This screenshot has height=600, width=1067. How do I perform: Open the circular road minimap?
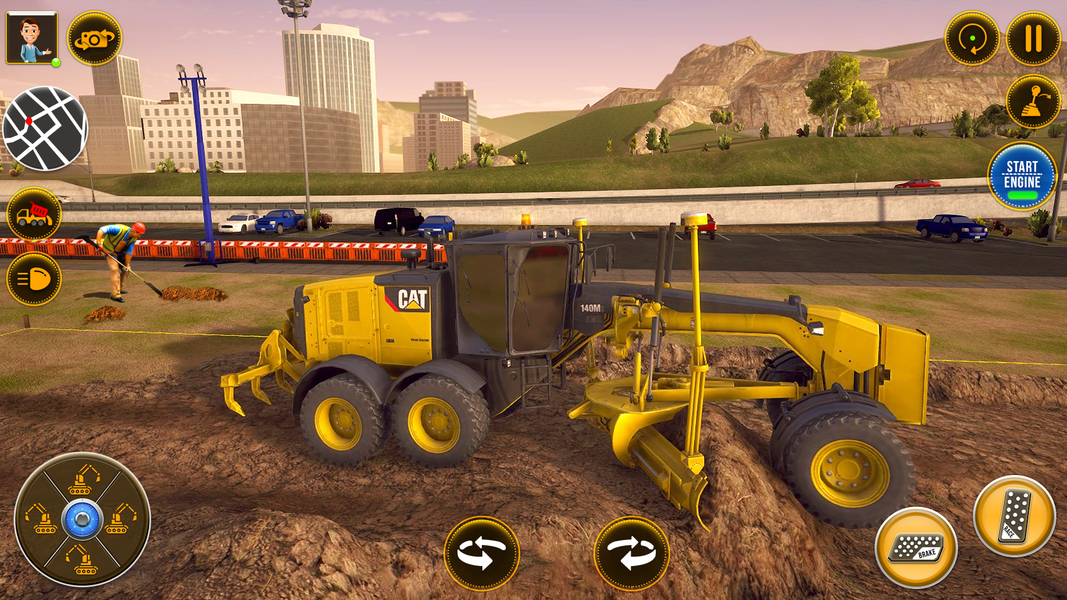click(x=45, y=128)
